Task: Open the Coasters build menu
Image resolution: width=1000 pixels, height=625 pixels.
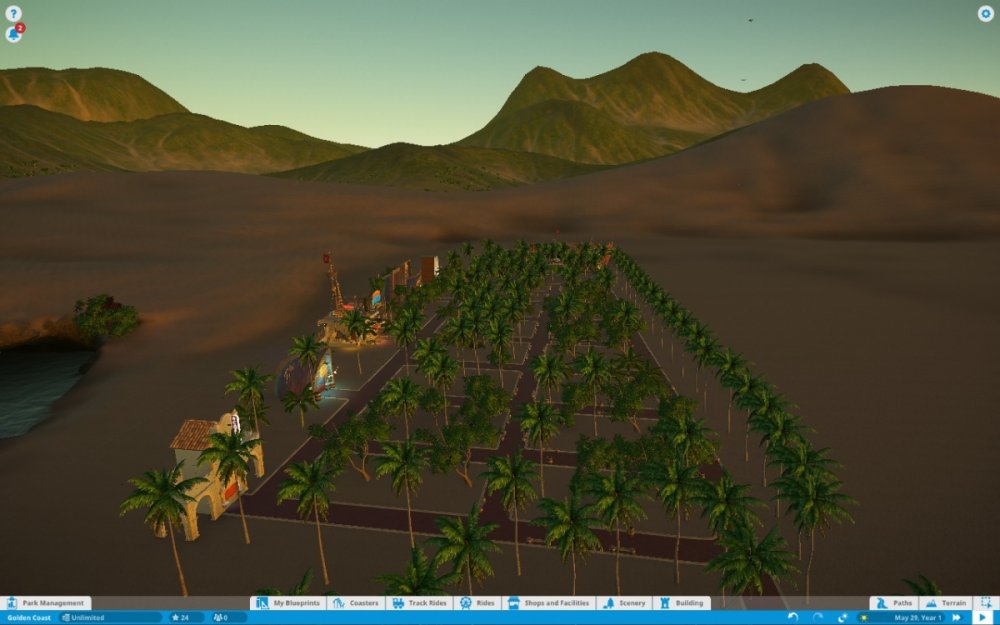Action: point(355,603)
